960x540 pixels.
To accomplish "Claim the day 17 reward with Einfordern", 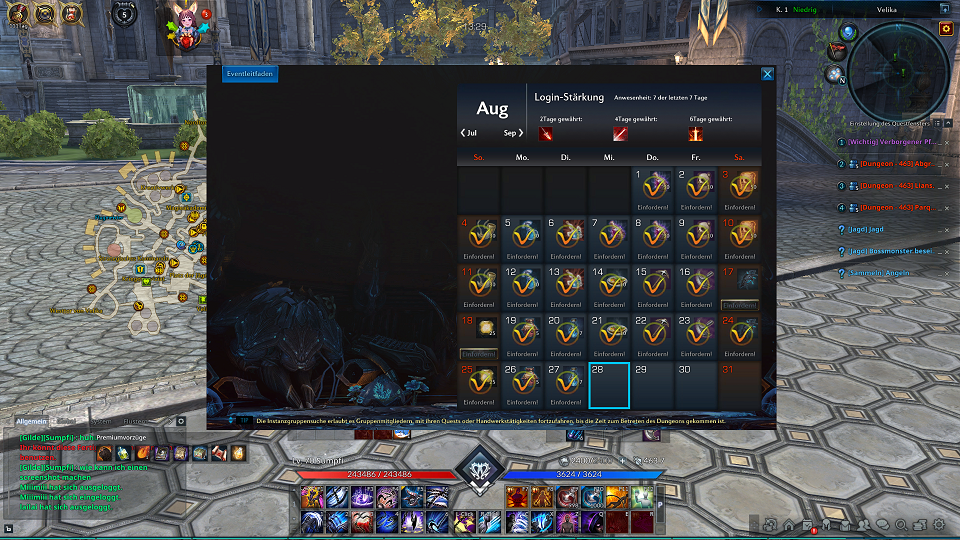I will [739, 305].
